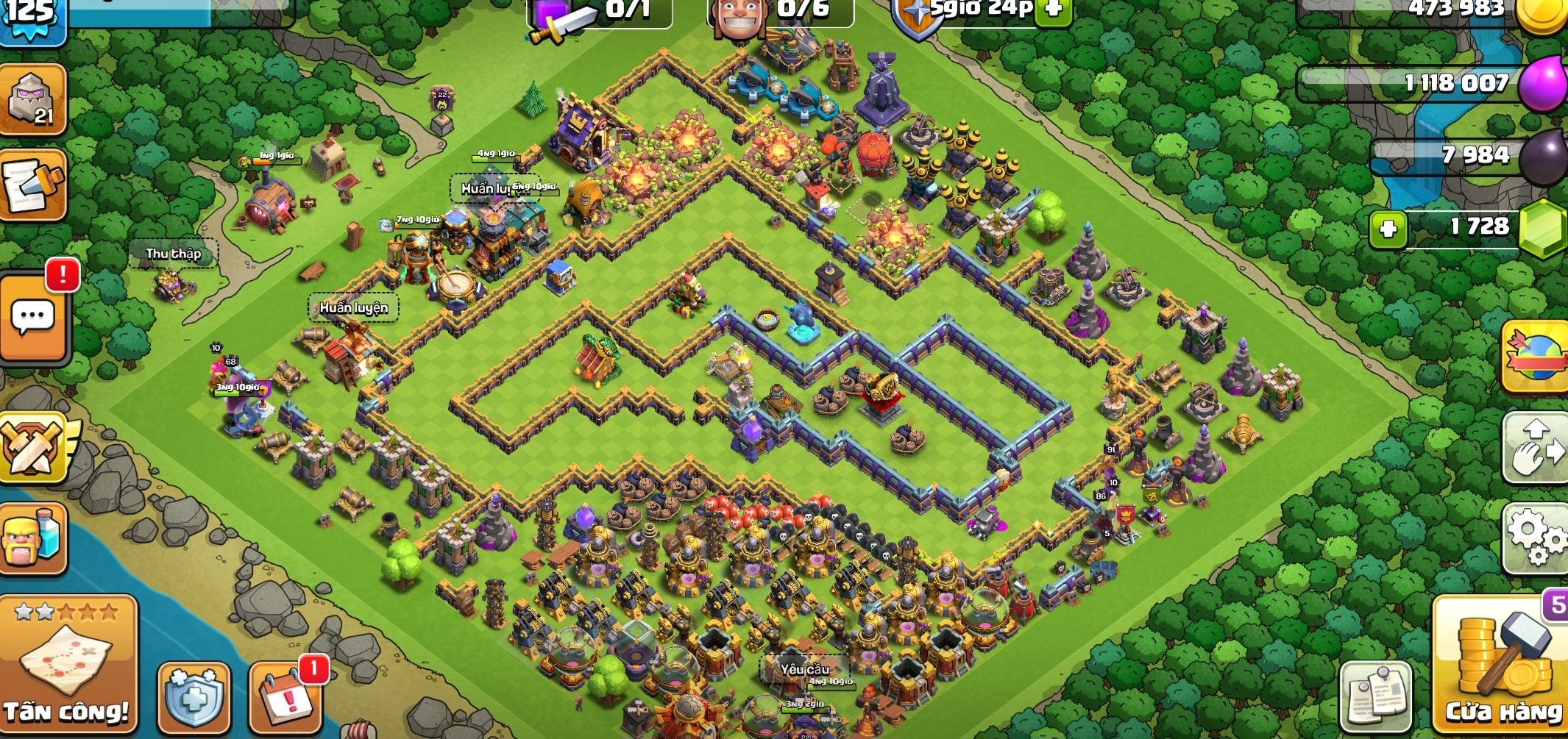
Task: Tap the Thu thập collect label
Action: (174, 254)
